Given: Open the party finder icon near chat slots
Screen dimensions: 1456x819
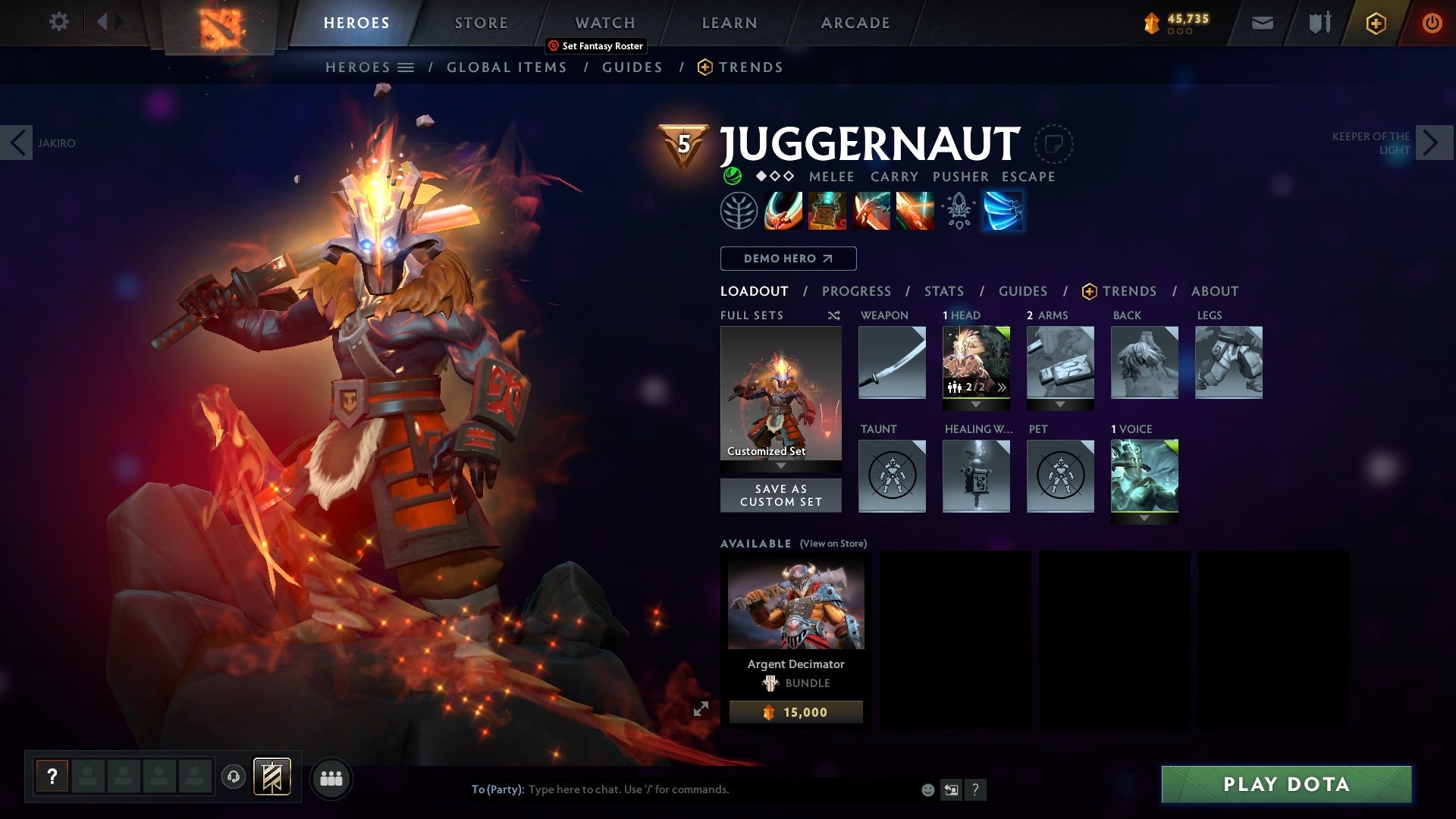Looking at the screenshot, I should 331,778.
